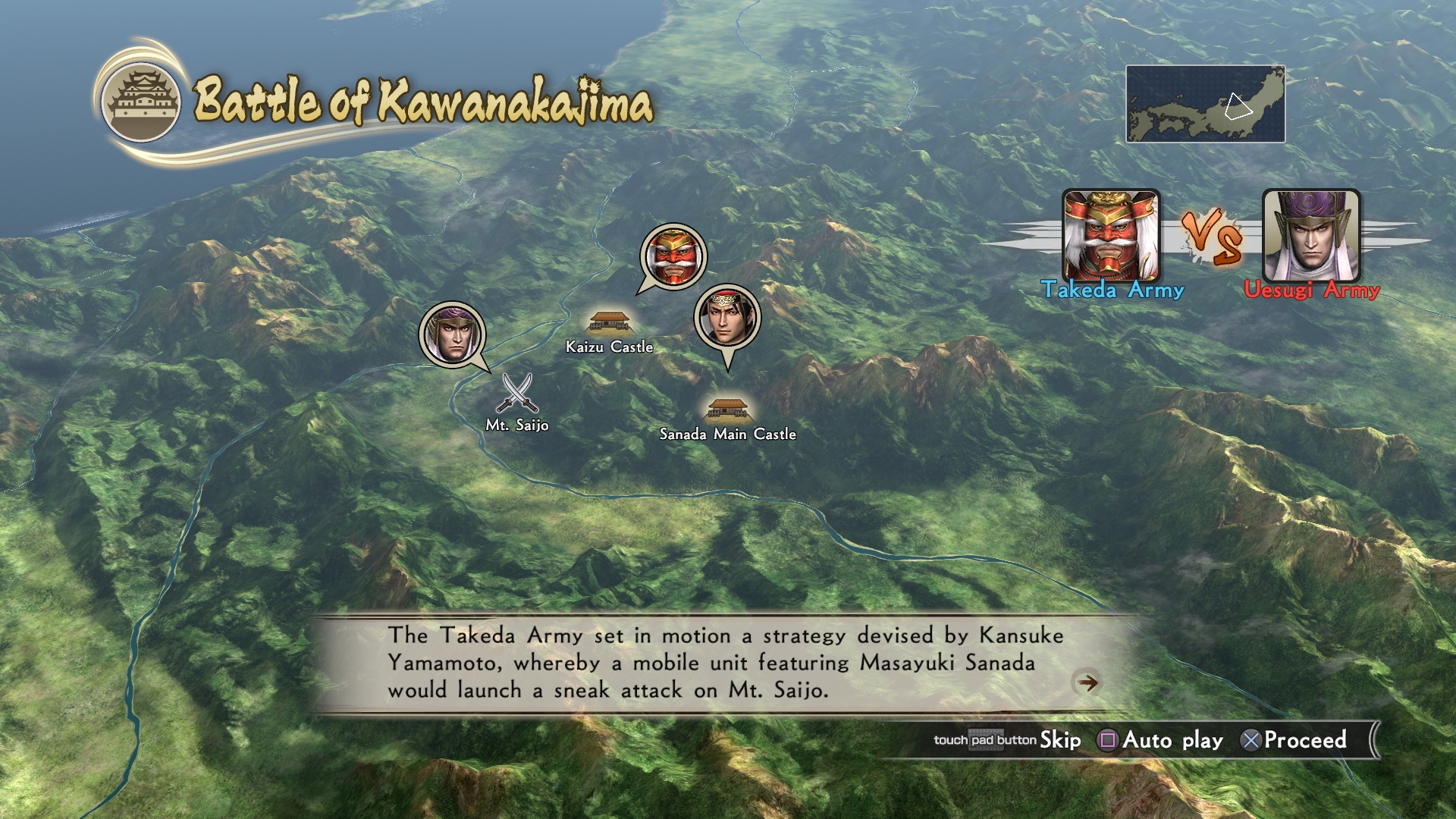Click the X icon for Proceed

pos(1250,739)
